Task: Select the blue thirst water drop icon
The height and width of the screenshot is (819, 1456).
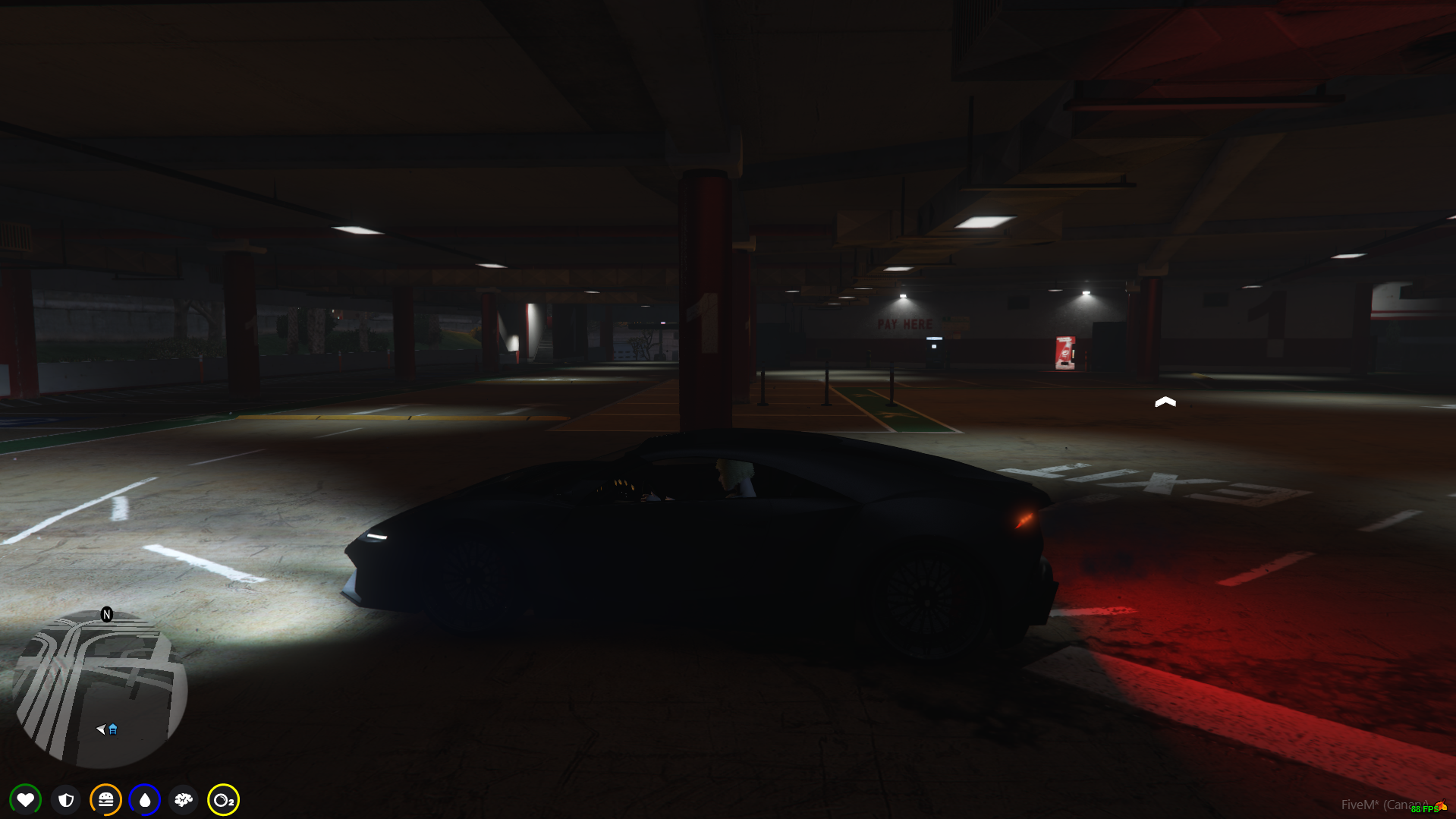Action: pos(145,799)
